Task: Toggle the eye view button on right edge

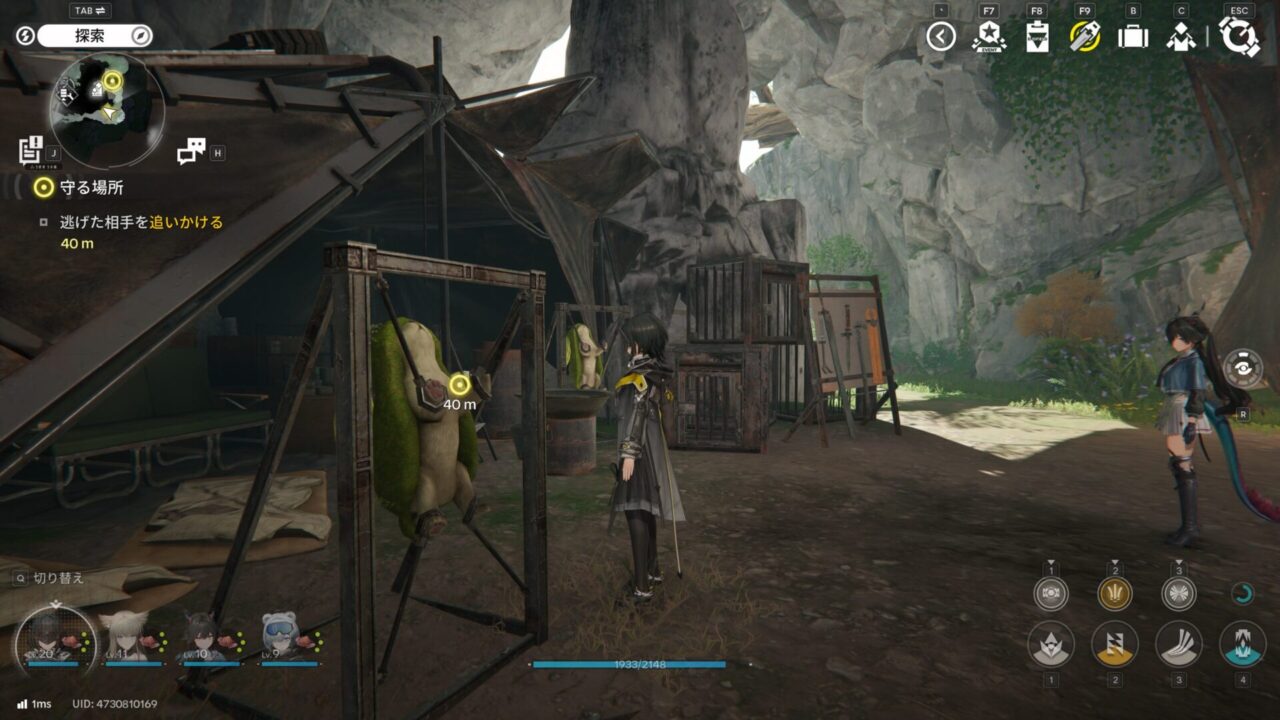Action: point(1242,368)
